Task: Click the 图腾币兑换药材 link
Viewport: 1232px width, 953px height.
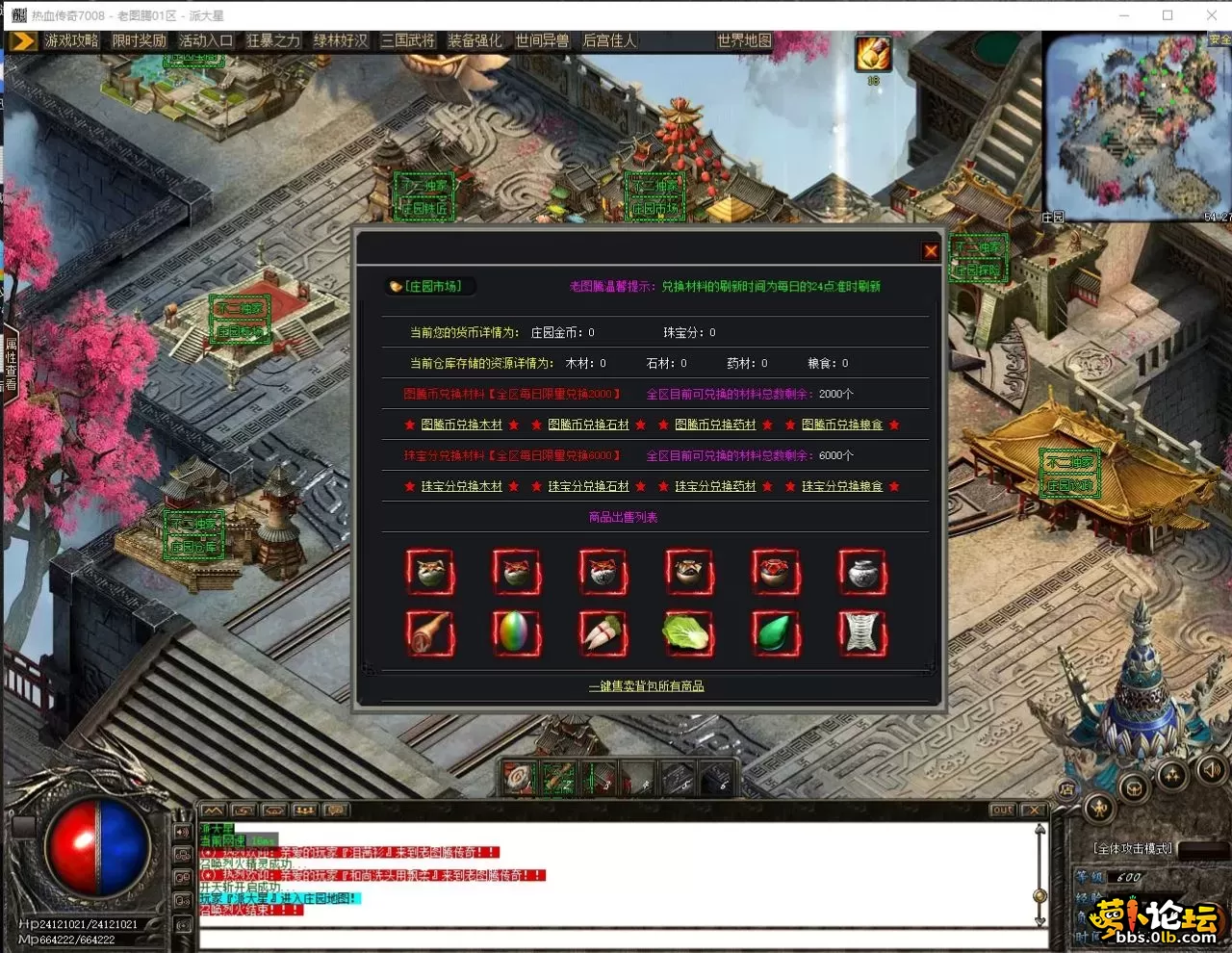Action: pyautogui.click(x=715, y=425)
